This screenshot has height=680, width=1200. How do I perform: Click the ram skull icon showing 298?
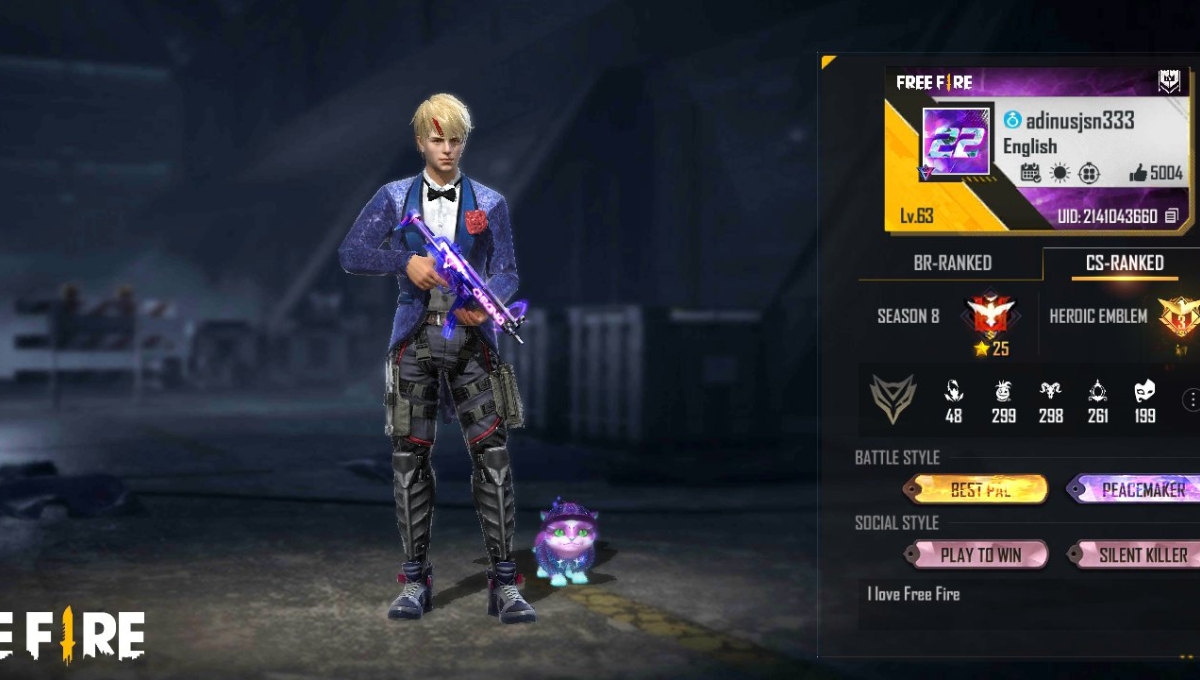(x=1050, y=391)
